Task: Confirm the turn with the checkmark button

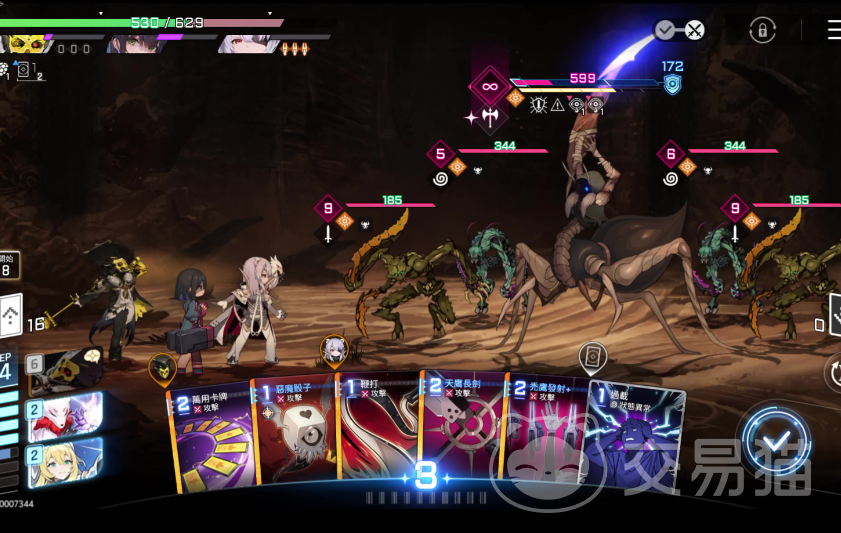Action: pyautogui.click(x=776, y=443)
